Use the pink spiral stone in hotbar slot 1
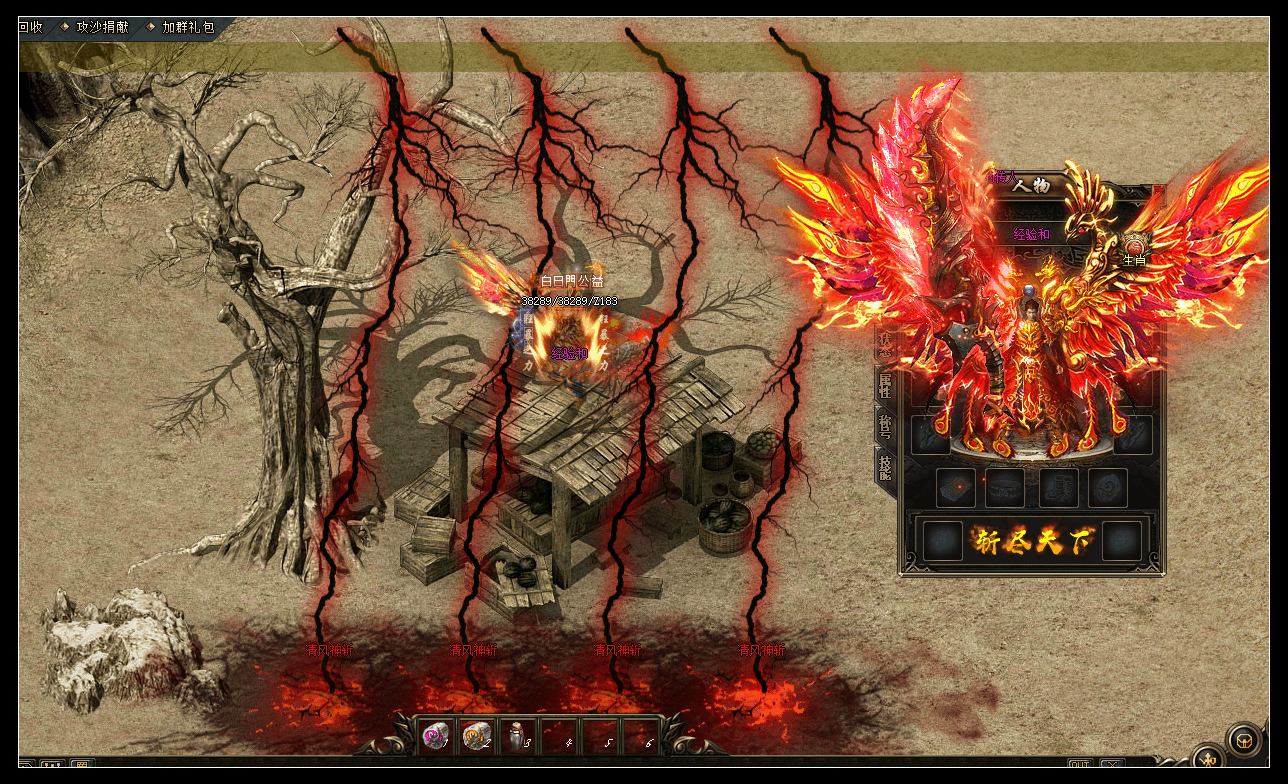The image size is (1288, 784). 436,737
